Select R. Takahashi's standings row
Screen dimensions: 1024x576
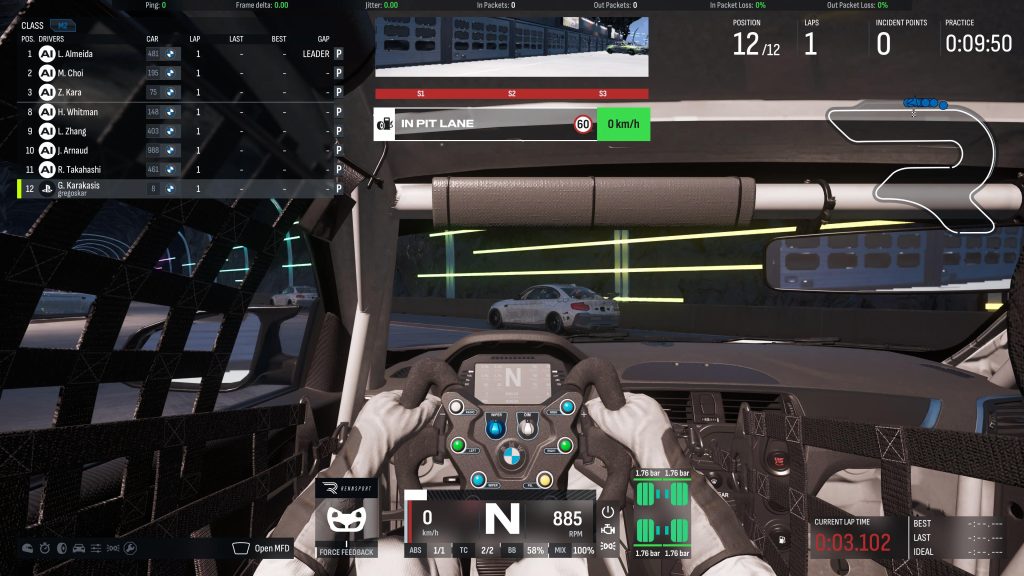click(x=180, y=169)
